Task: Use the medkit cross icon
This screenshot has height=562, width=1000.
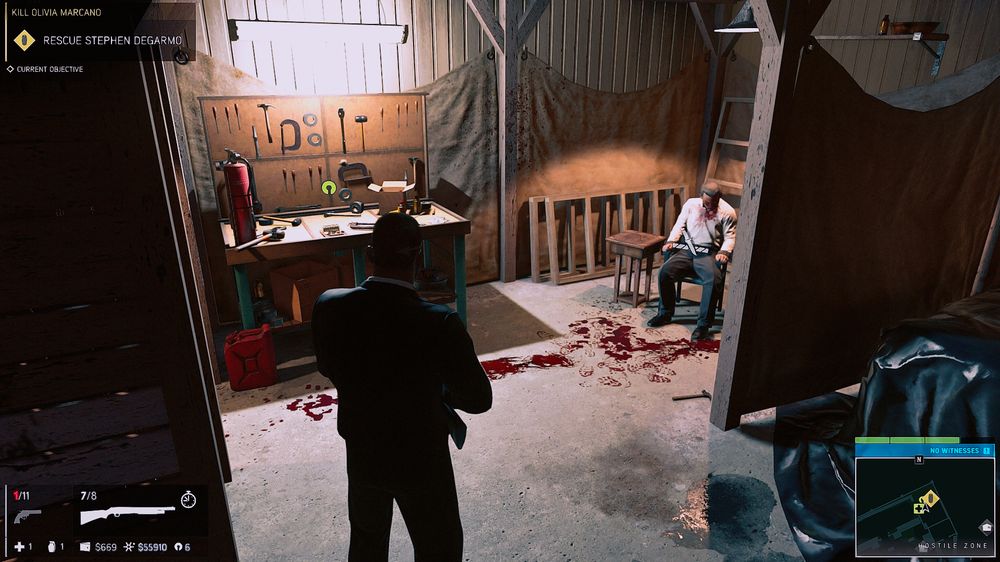Action: (18, 547)
